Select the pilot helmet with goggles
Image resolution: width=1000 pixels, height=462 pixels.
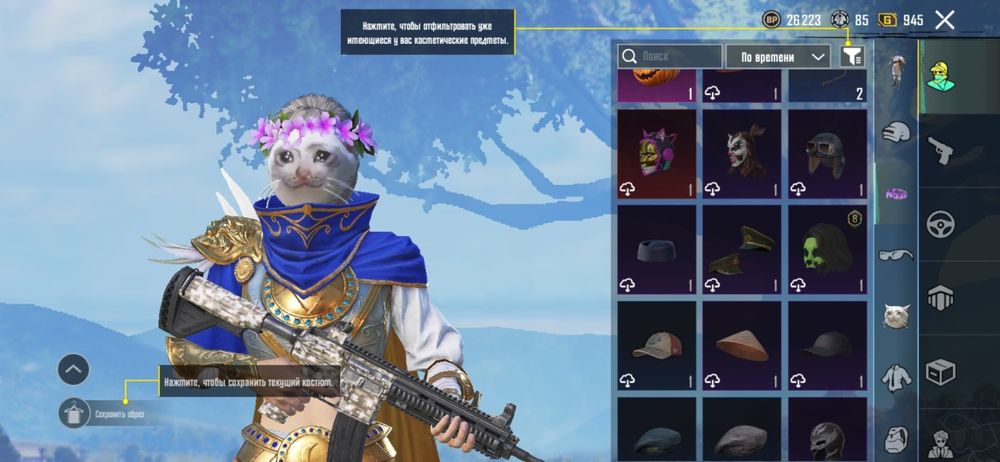point(827,152)
